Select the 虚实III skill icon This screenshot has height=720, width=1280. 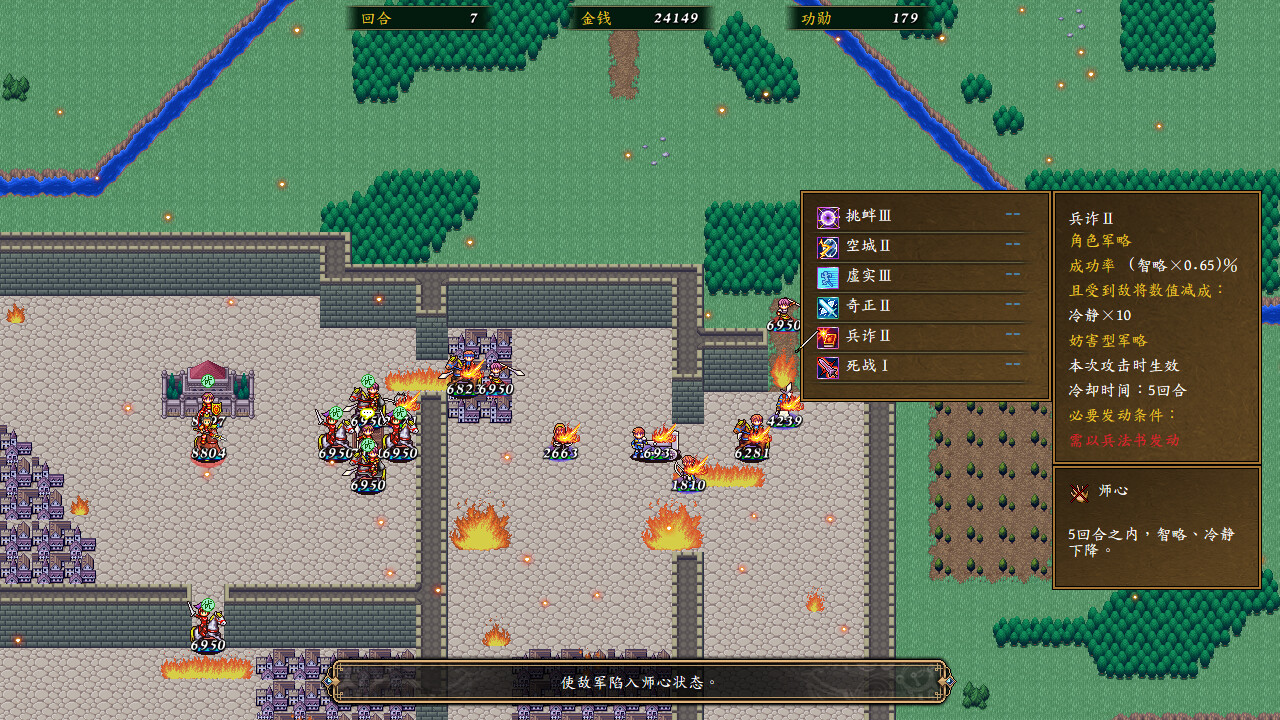tap(828, 277)
